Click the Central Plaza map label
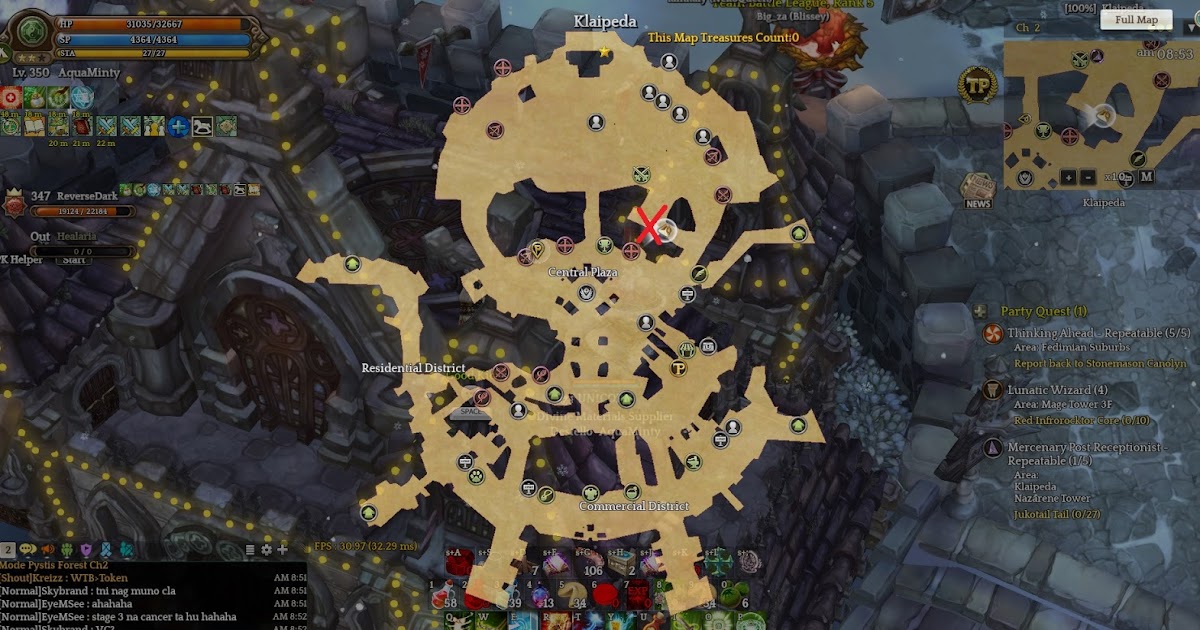This screenshot has height=630, width=1200. coord(582,272)
